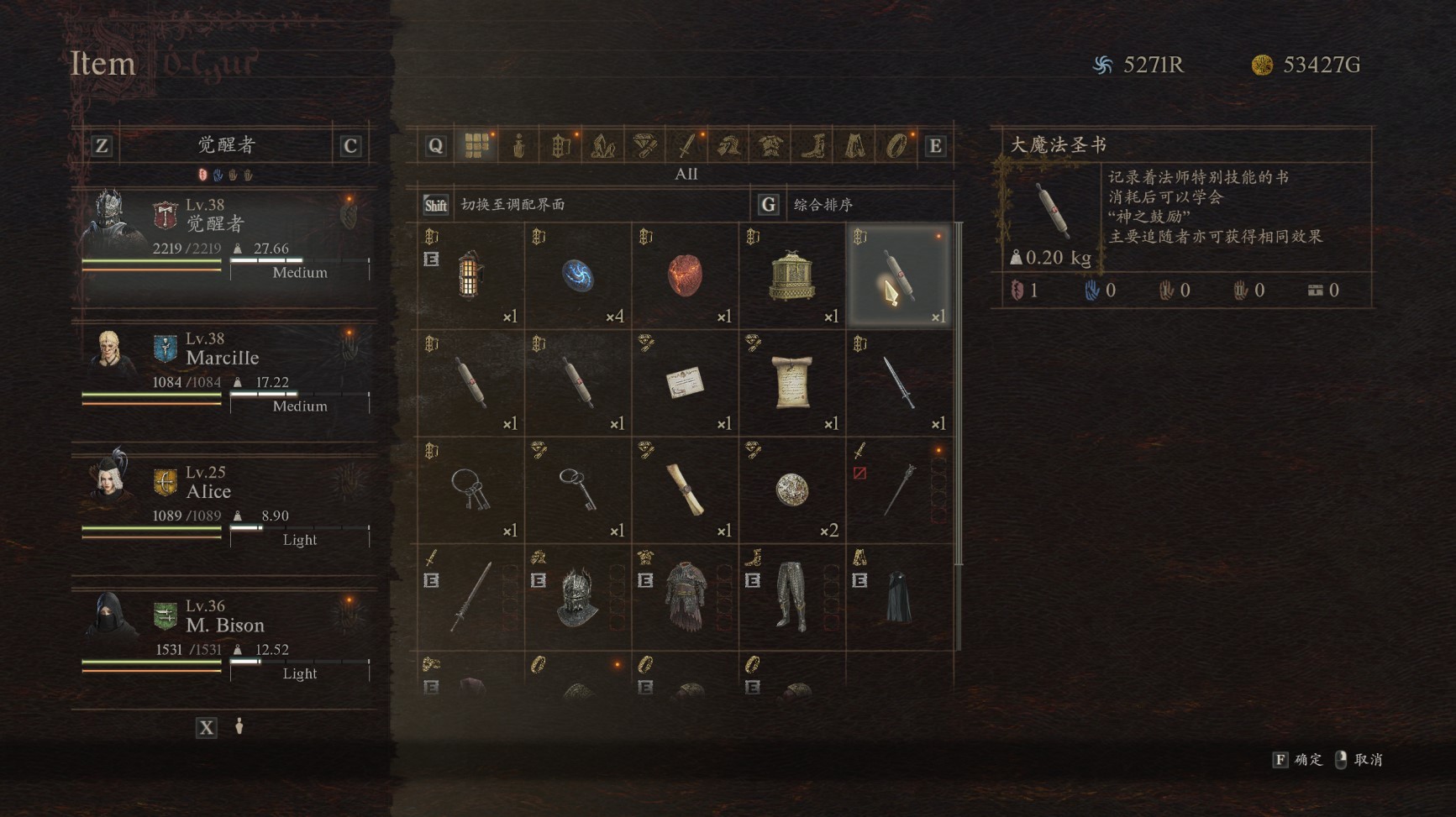
Task: Select the equipped black cloak slot
Action: tap(898, 596)
